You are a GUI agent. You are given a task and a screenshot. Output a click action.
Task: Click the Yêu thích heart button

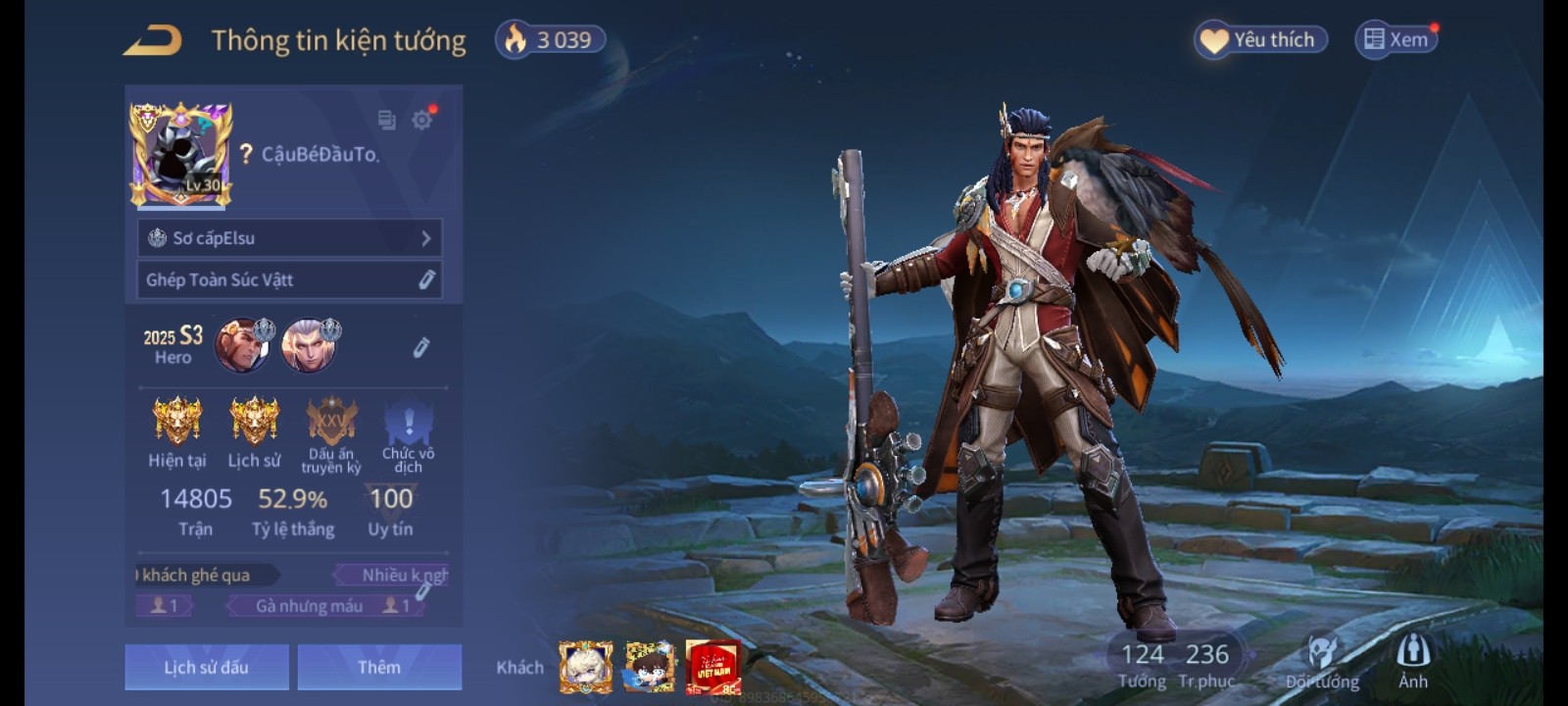point(1260,40)
